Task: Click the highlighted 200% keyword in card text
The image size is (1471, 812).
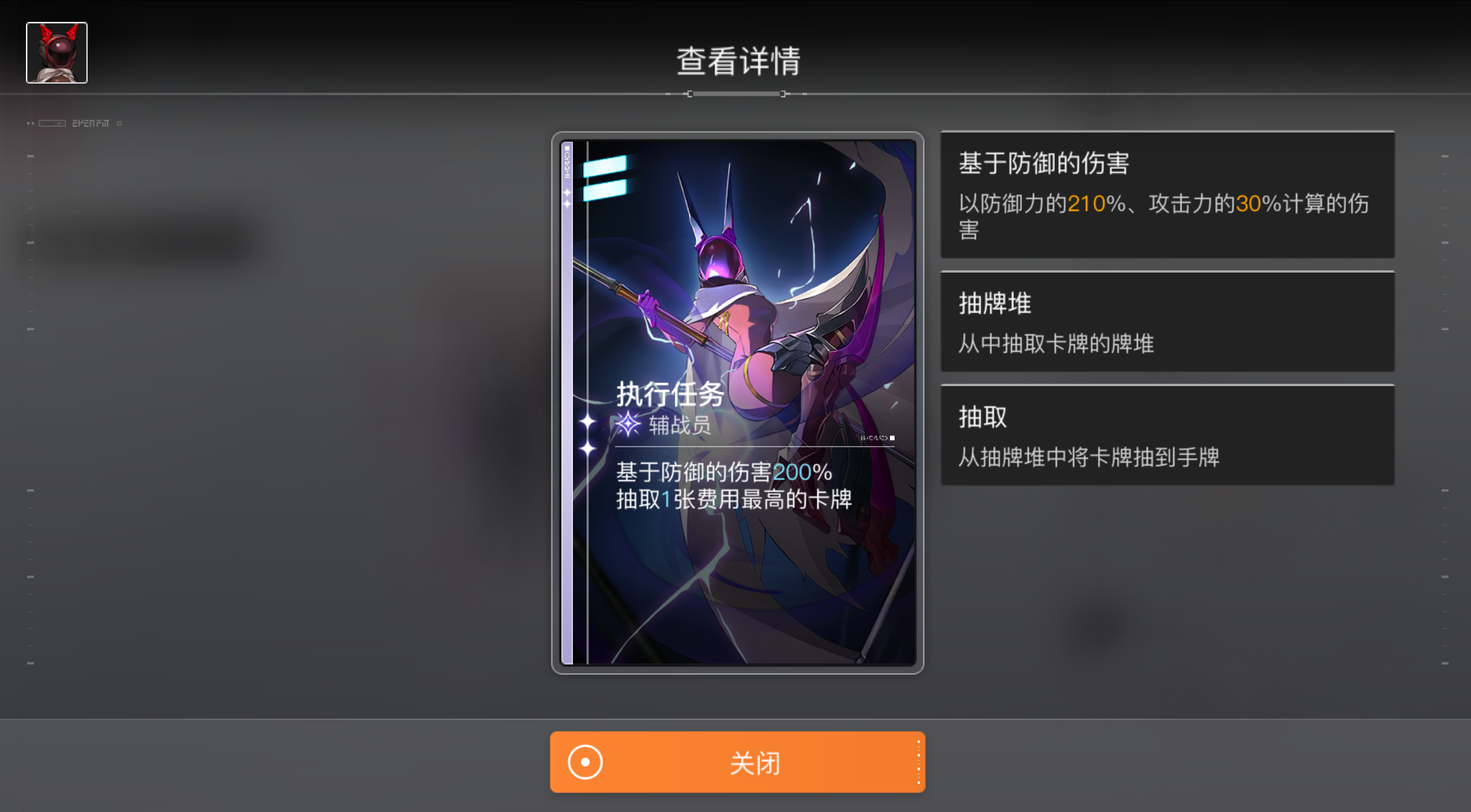Action: 802,472
